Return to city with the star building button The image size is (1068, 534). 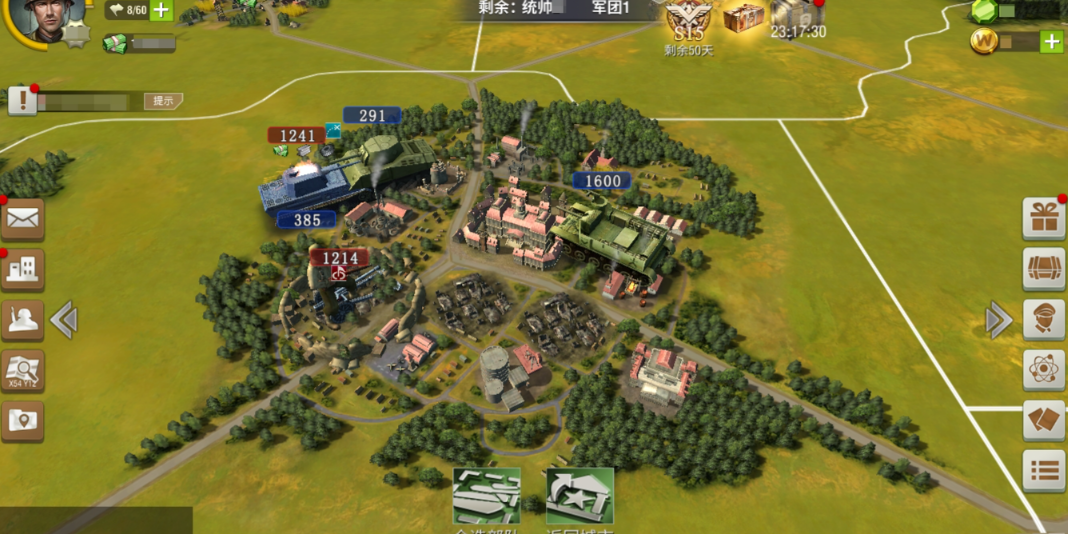(x=580, y=496)
